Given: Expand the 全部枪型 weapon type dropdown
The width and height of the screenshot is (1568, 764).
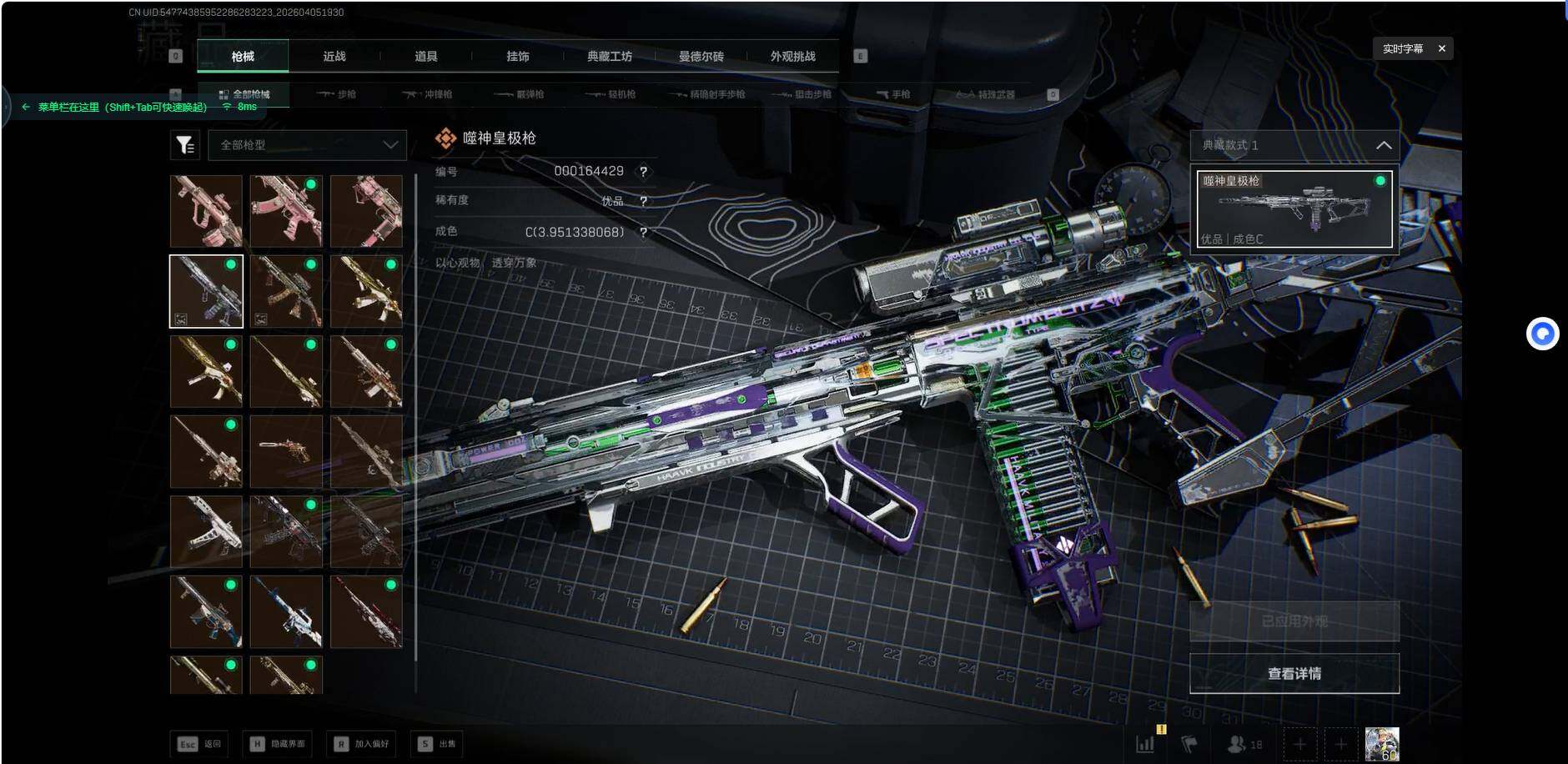Looking at the screenshot, I should pos(308,145).
